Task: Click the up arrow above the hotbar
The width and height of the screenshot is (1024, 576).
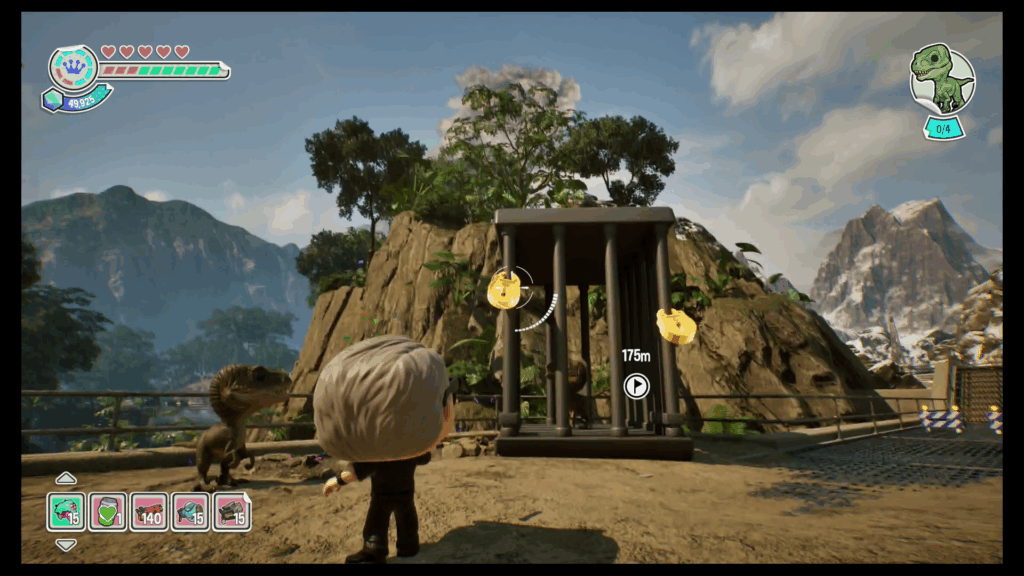Action: (66, 478)
